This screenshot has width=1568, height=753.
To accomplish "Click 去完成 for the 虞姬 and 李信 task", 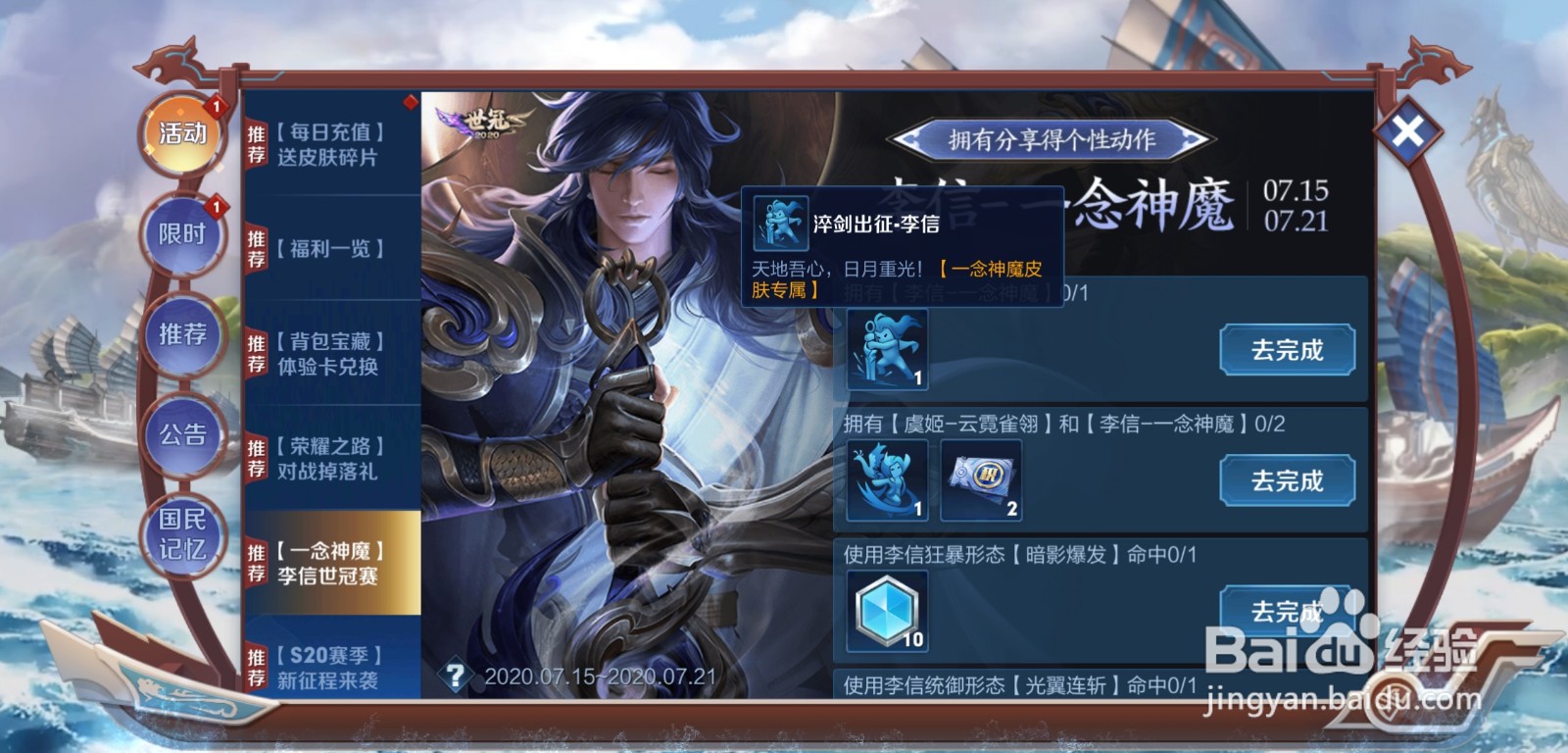I will click(1288, 479).
